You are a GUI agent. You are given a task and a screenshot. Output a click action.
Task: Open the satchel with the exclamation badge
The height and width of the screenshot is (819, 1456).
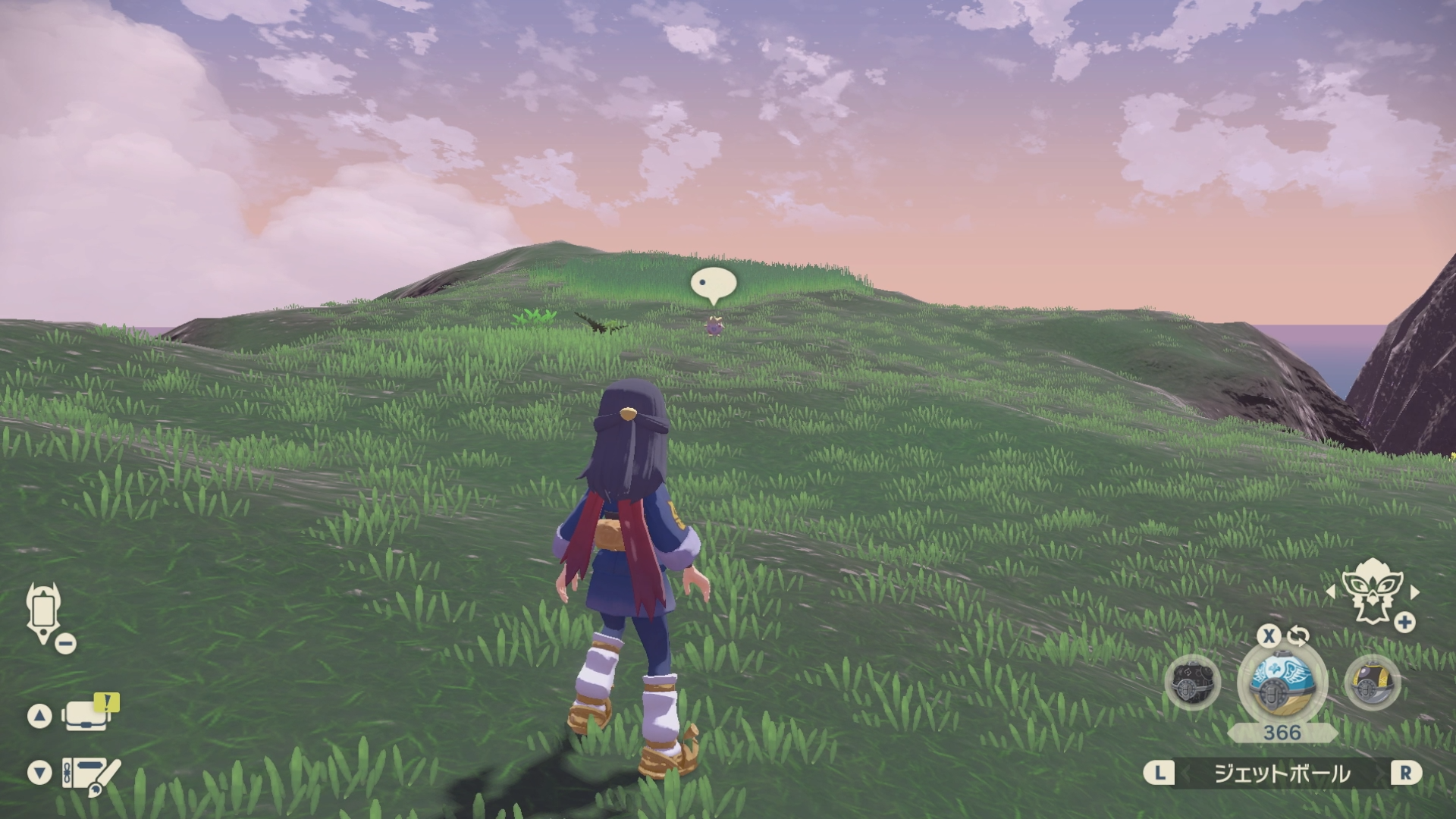87,714
